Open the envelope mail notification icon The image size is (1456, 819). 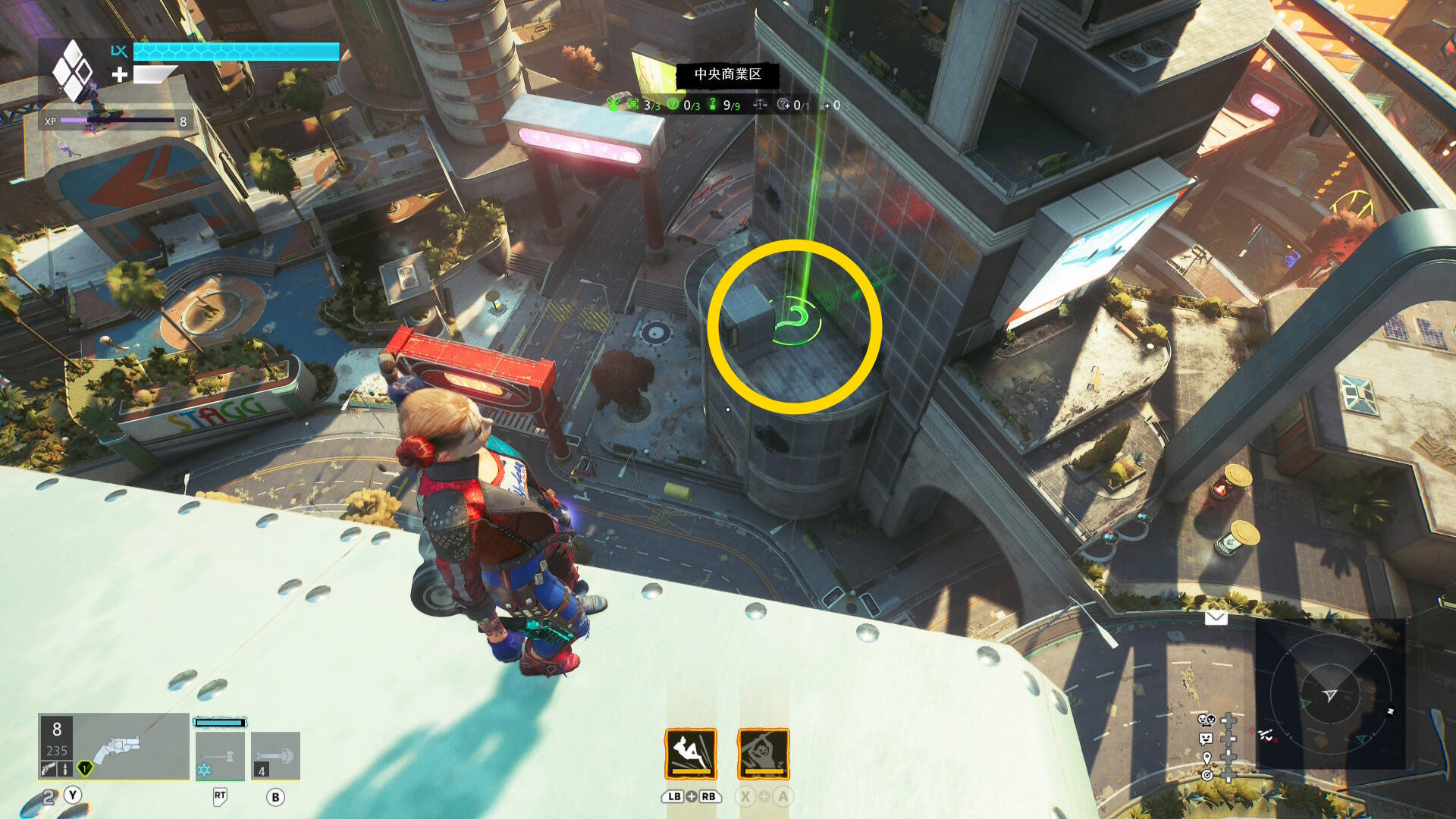(x=1216, y=618)
